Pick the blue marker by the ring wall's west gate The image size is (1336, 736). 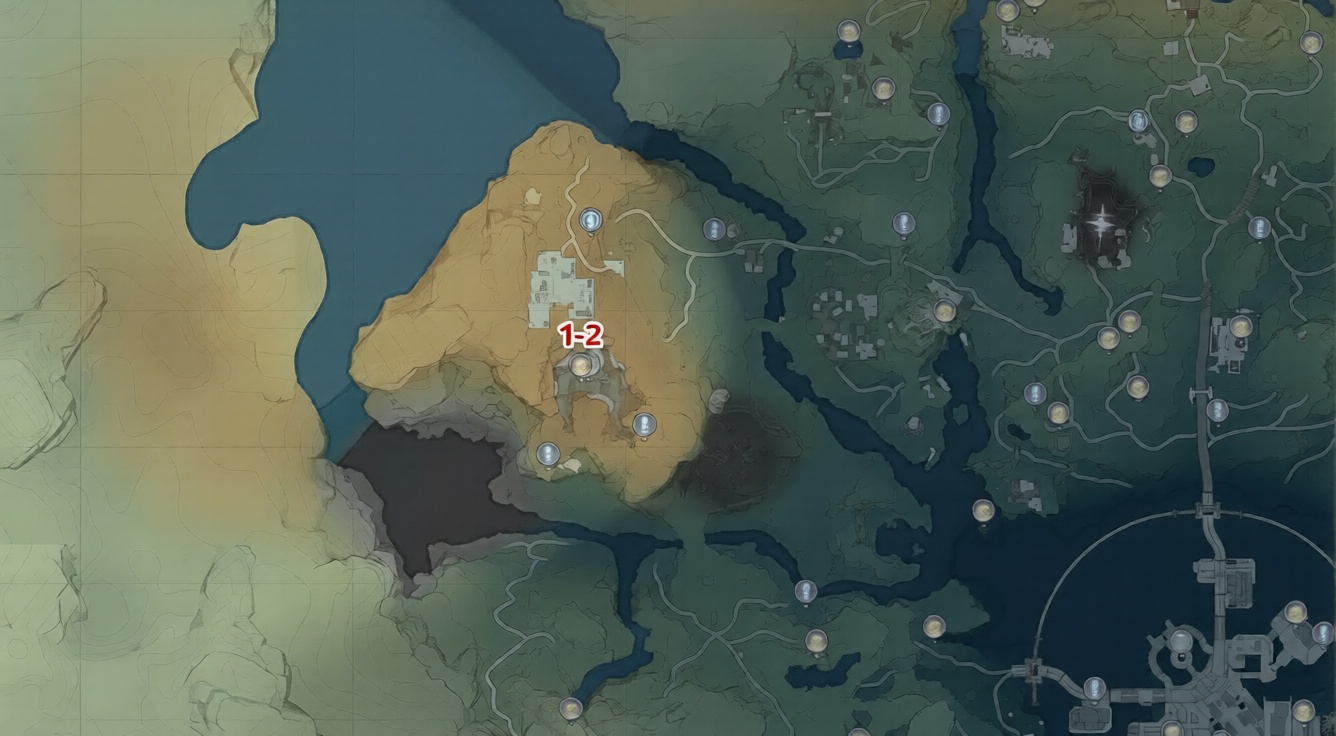point(1095,688)
